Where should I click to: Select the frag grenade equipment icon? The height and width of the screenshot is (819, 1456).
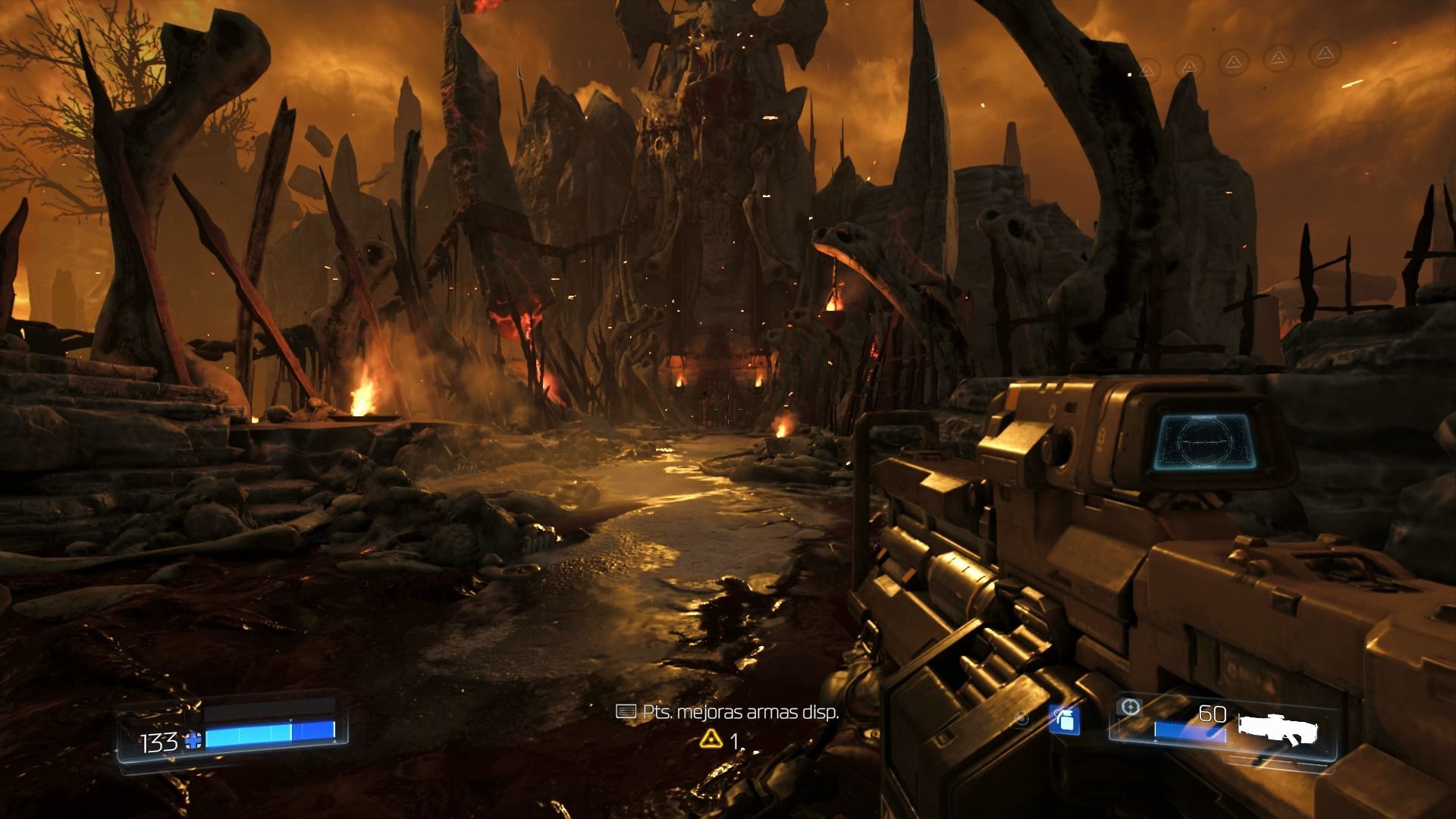tap(1064, 719)
